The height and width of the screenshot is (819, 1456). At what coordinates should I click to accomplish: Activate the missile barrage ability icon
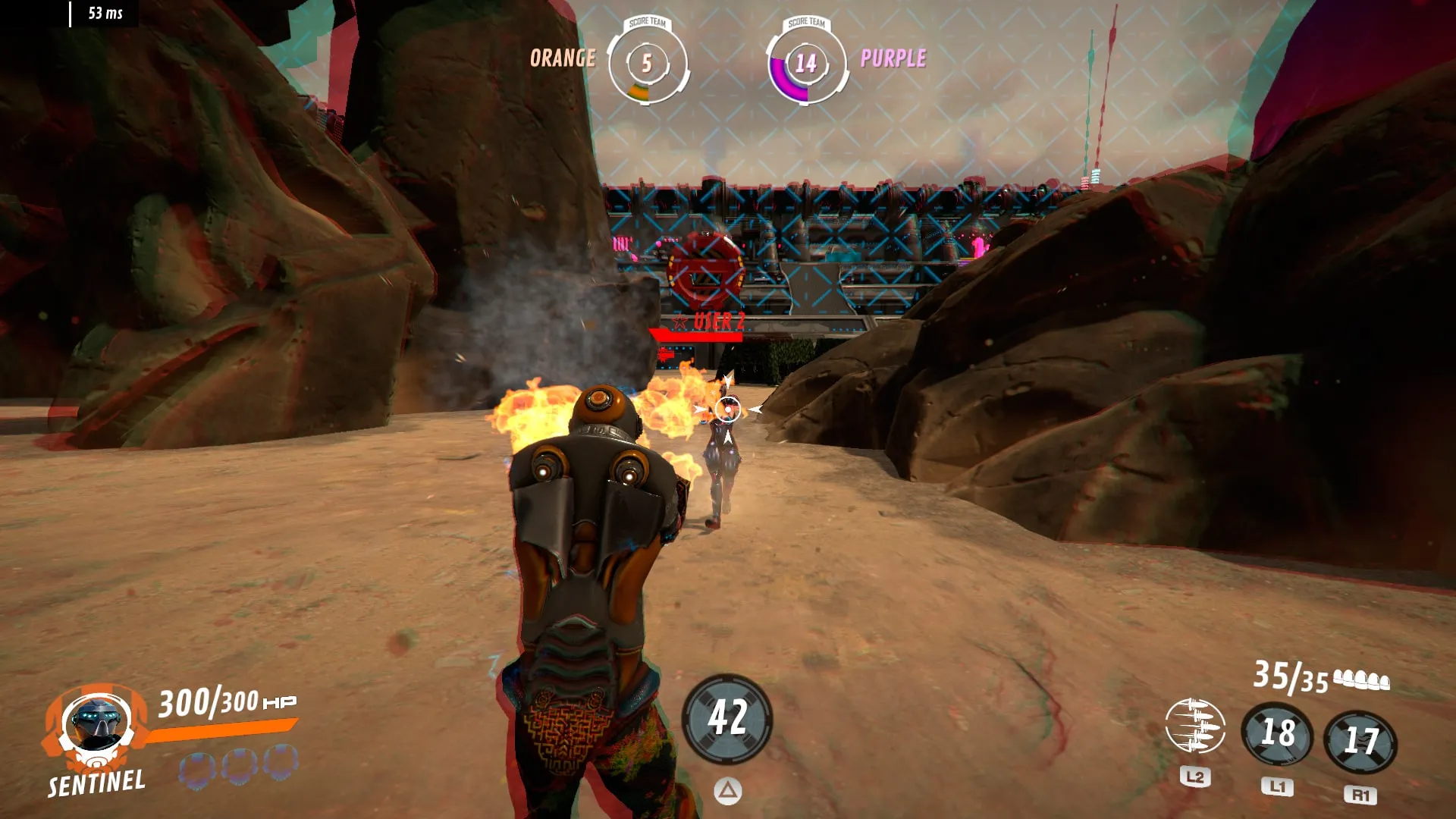coord(1194,726)
